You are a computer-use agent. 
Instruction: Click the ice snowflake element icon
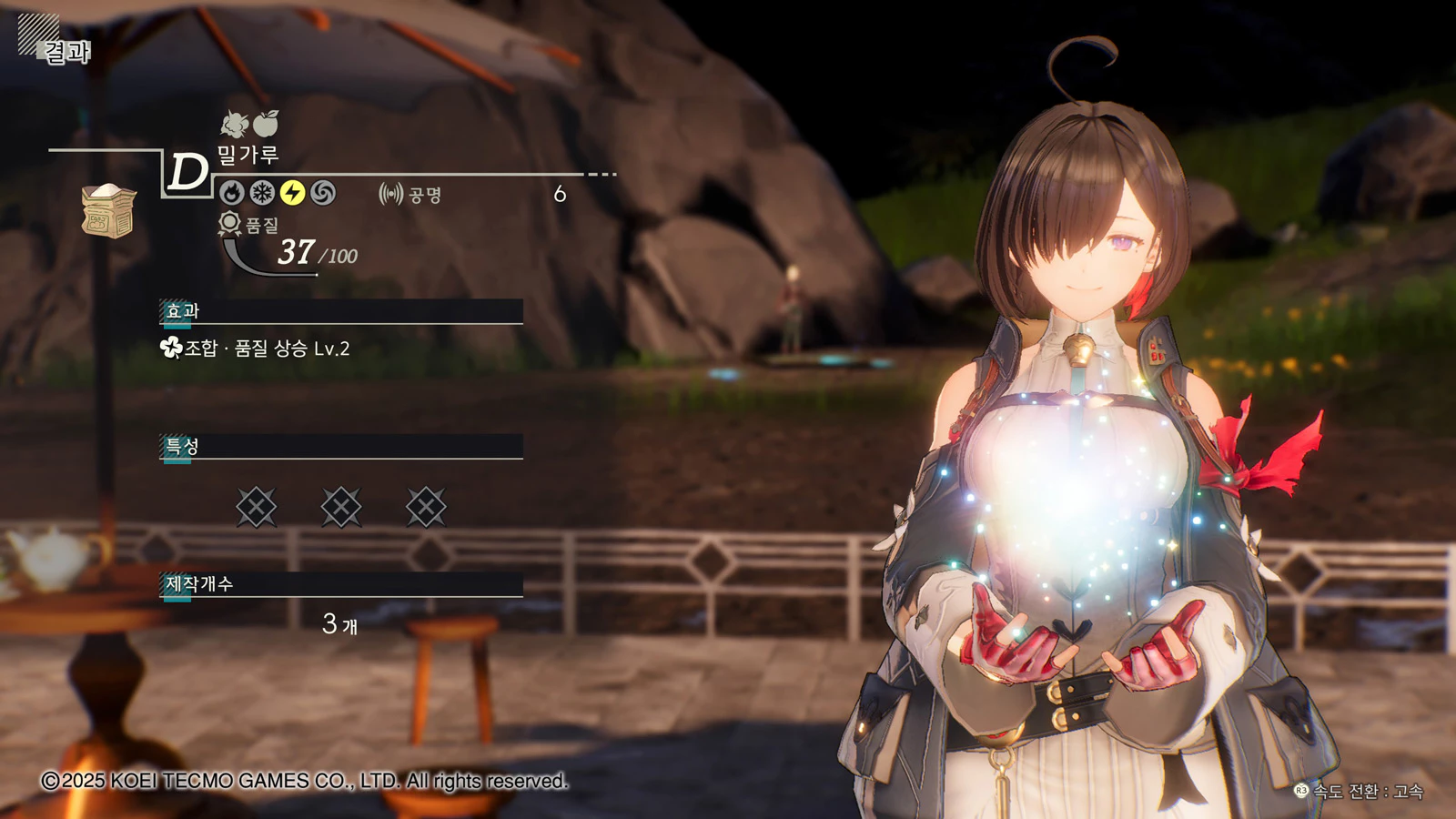pyautogui.click(x=262, y=193)
